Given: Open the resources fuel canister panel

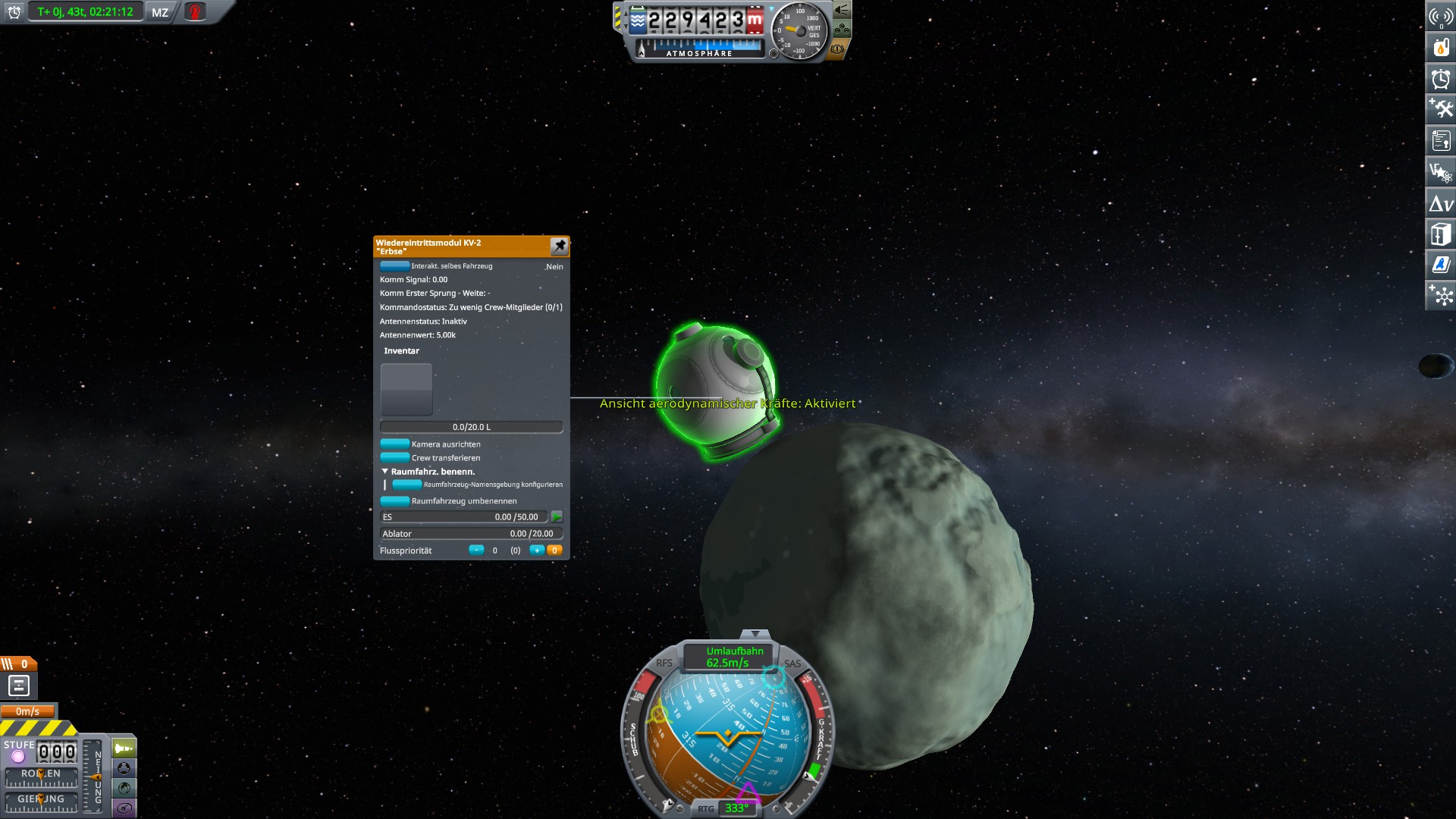Looking at the screenshot, I should (1441, 47).
